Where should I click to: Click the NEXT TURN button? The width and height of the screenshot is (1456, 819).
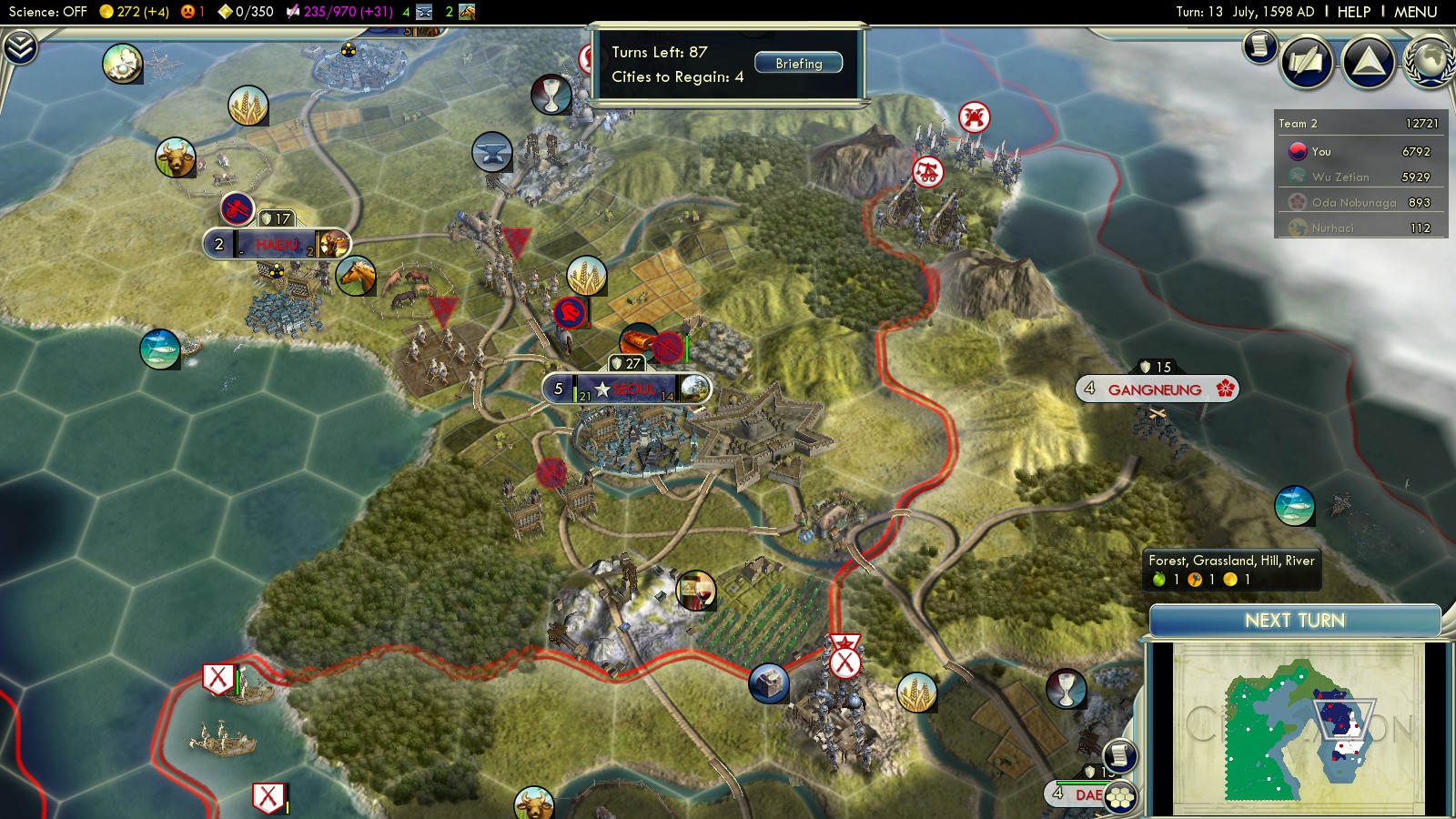coord(1294,621)
